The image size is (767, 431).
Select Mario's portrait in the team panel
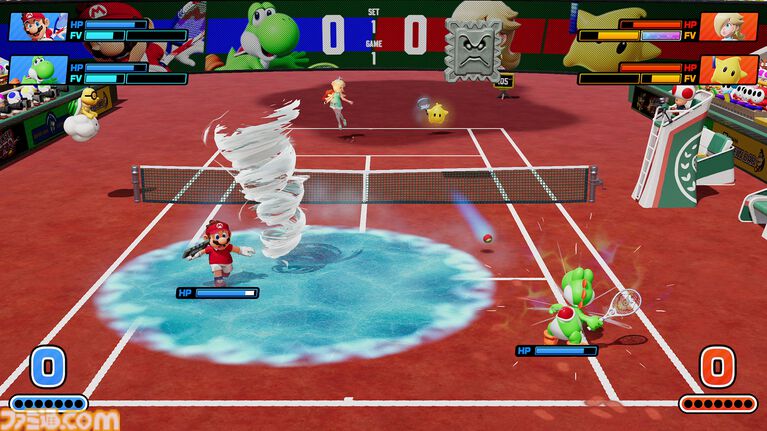click(37, 27)
